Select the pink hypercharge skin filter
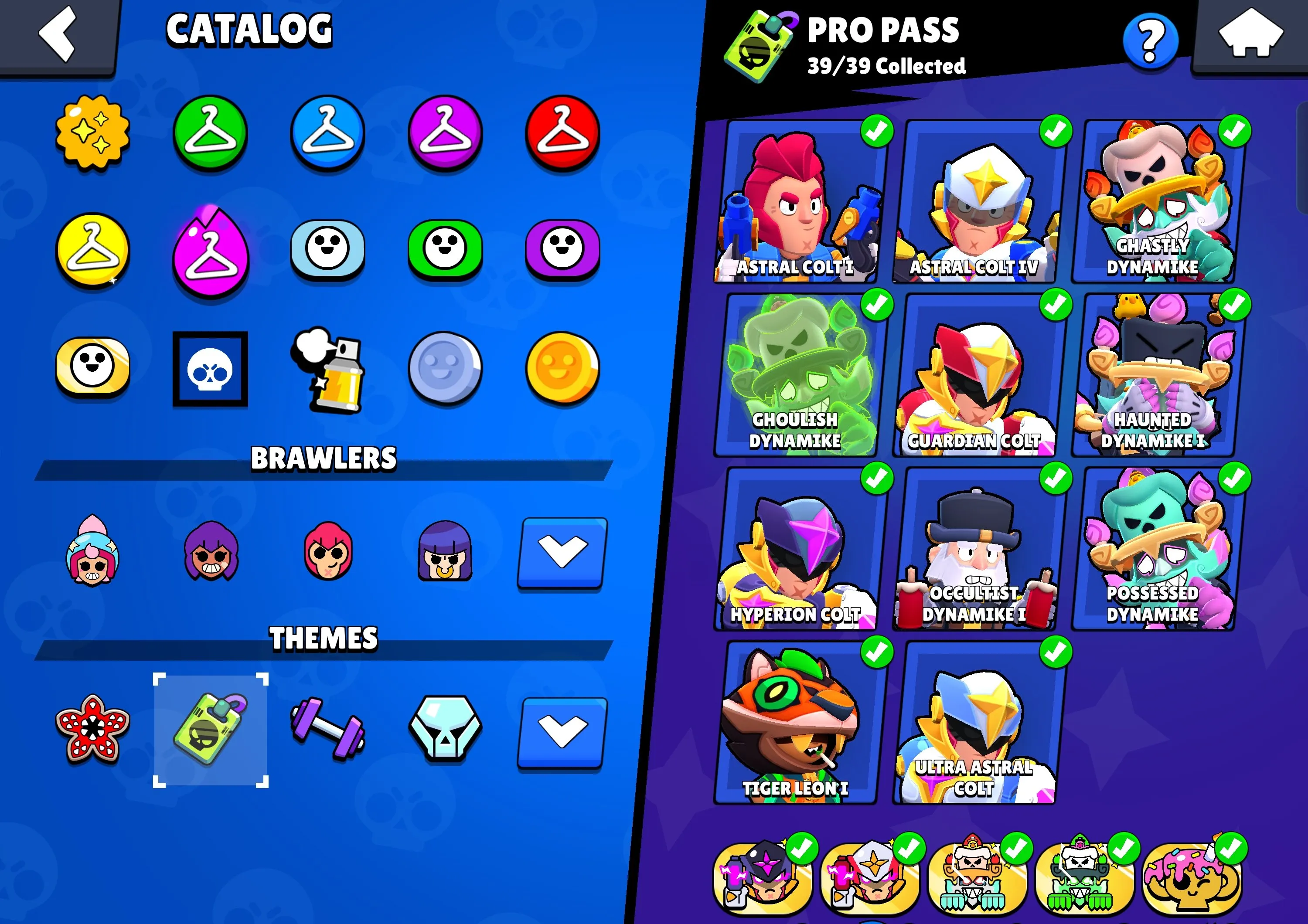The image size is (1308, 924). click(x=211, y=252)
